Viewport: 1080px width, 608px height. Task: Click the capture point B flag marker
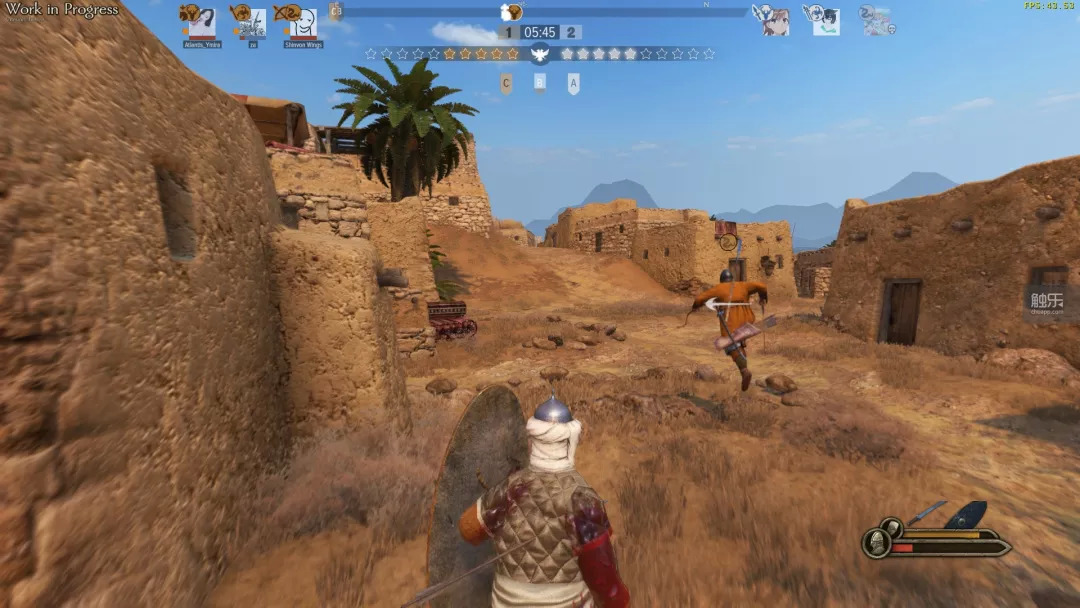point(540,83)
